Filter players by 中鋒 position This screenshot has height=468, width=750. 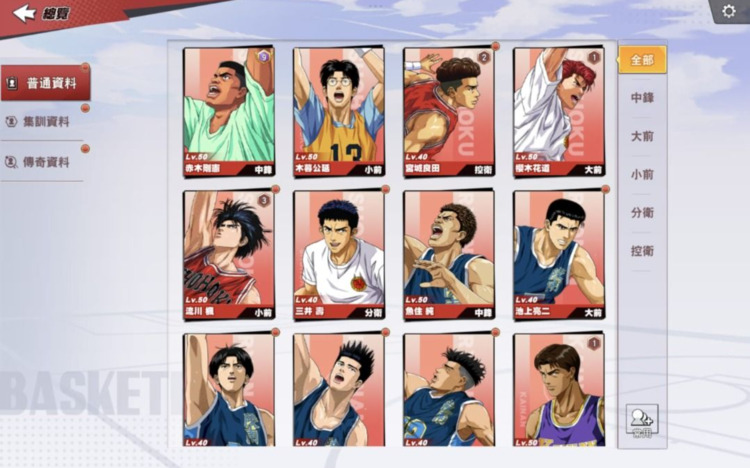click(642, 98)
